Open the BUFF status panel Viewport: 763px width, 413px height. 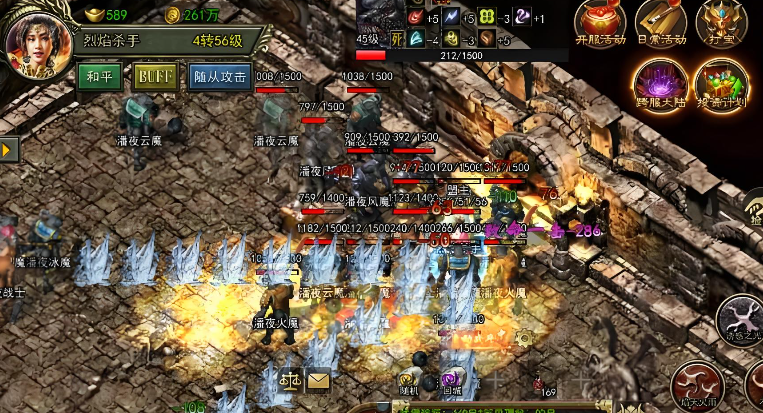156,77
